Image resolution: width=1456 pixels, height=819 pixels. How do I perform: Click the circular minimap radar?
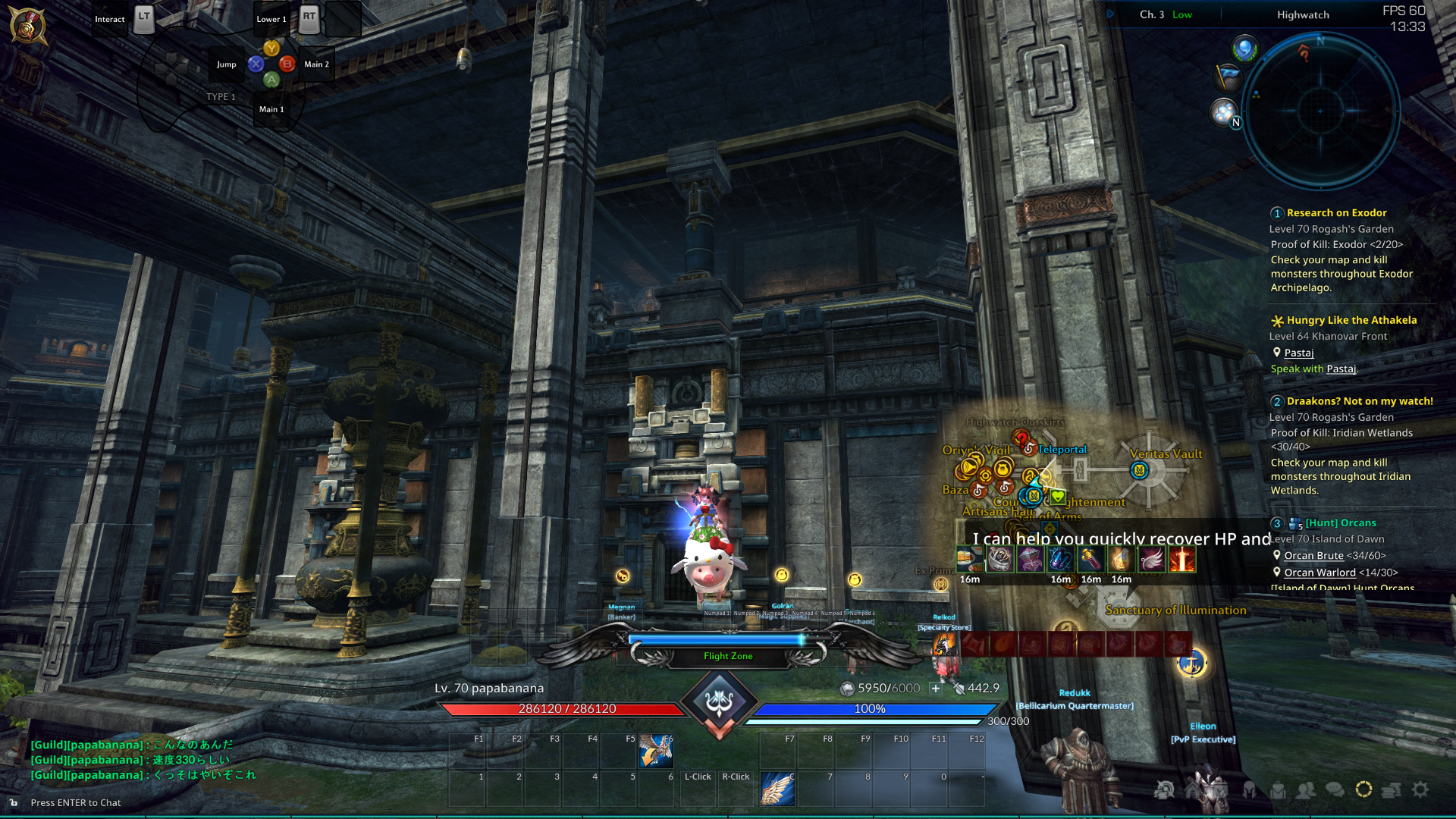[x=1320, y=111]
